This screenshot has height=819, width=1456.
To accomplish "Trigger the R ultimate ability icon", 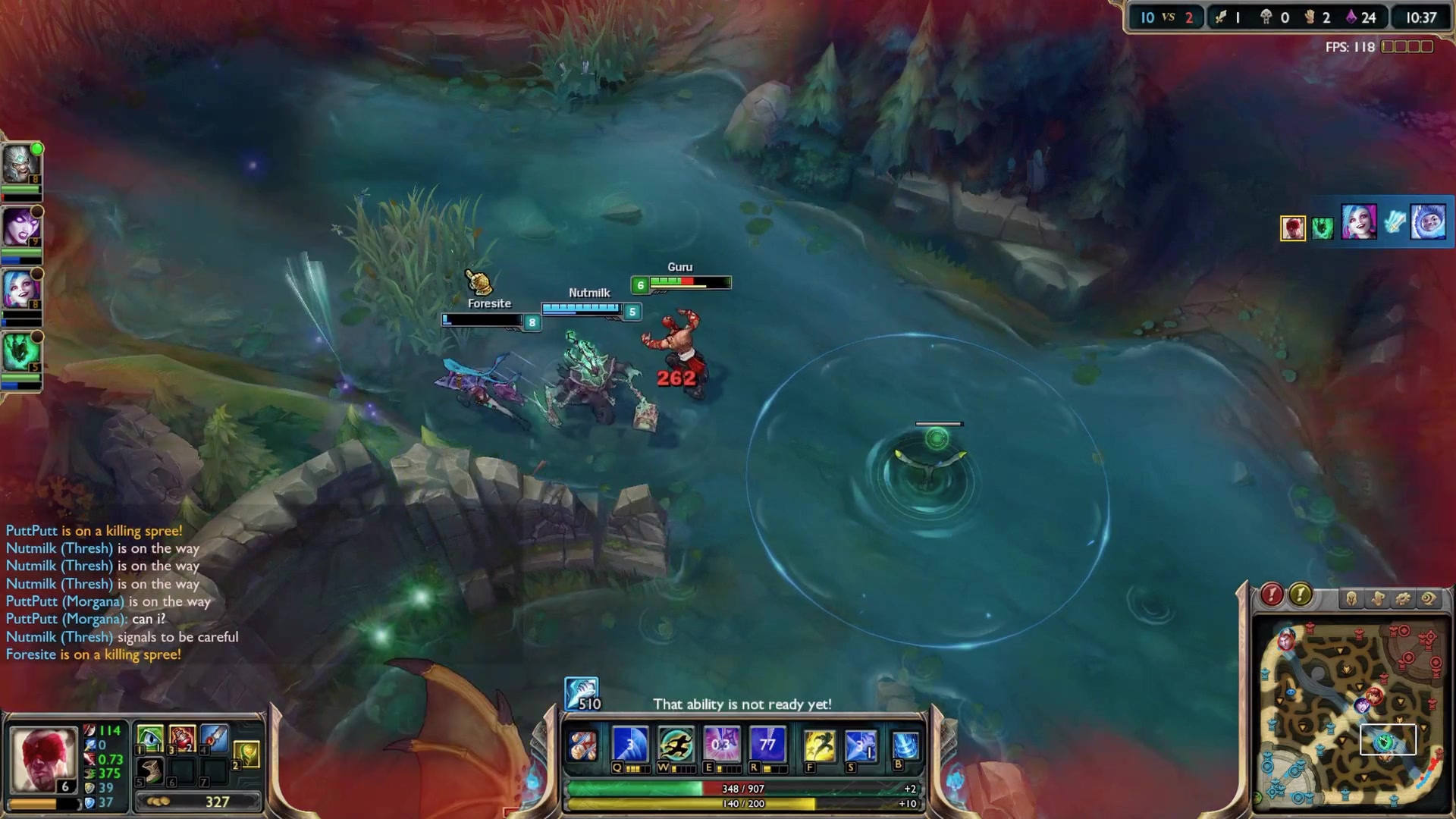I will click(x=767, y=745).
